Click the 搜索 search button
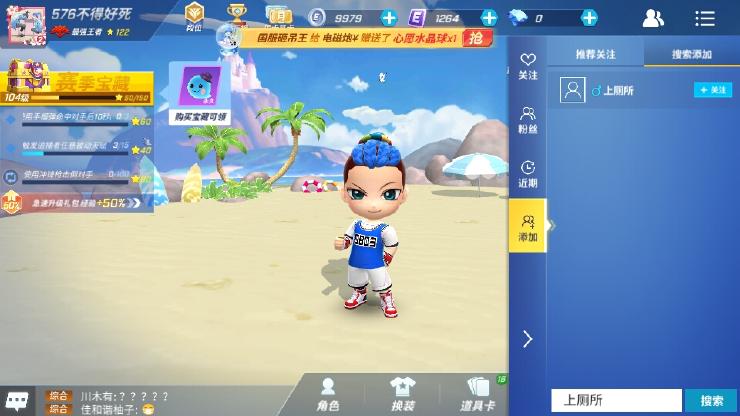Viewport: 740px width, 416px height. tap(711, 400)
